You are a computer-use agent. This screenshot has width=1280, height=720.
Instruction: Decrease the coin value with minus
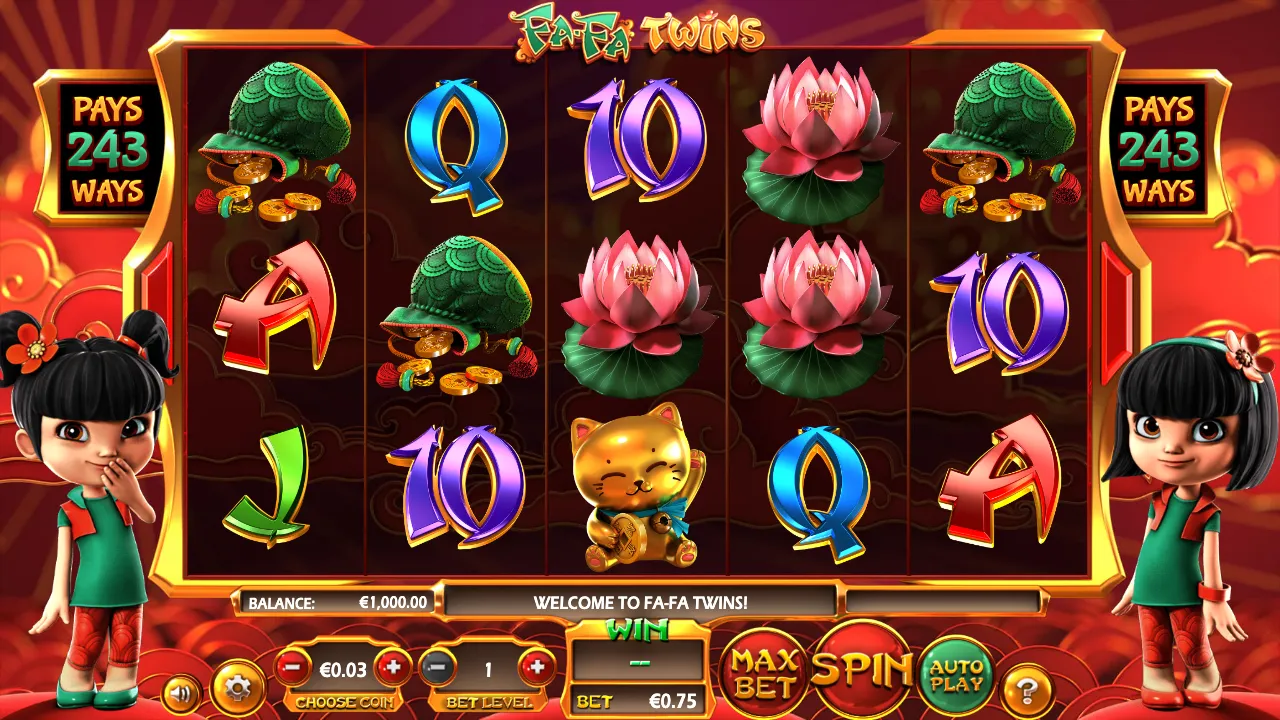coord(293,667)
